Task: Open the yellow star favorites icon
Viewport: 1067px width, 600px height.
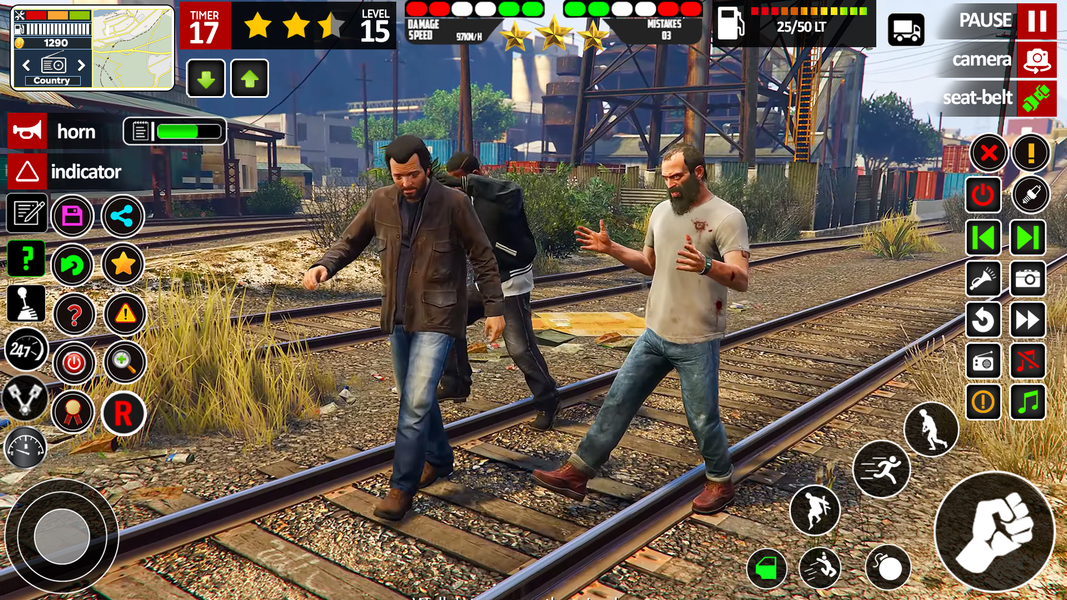Action: pos(123,264)
